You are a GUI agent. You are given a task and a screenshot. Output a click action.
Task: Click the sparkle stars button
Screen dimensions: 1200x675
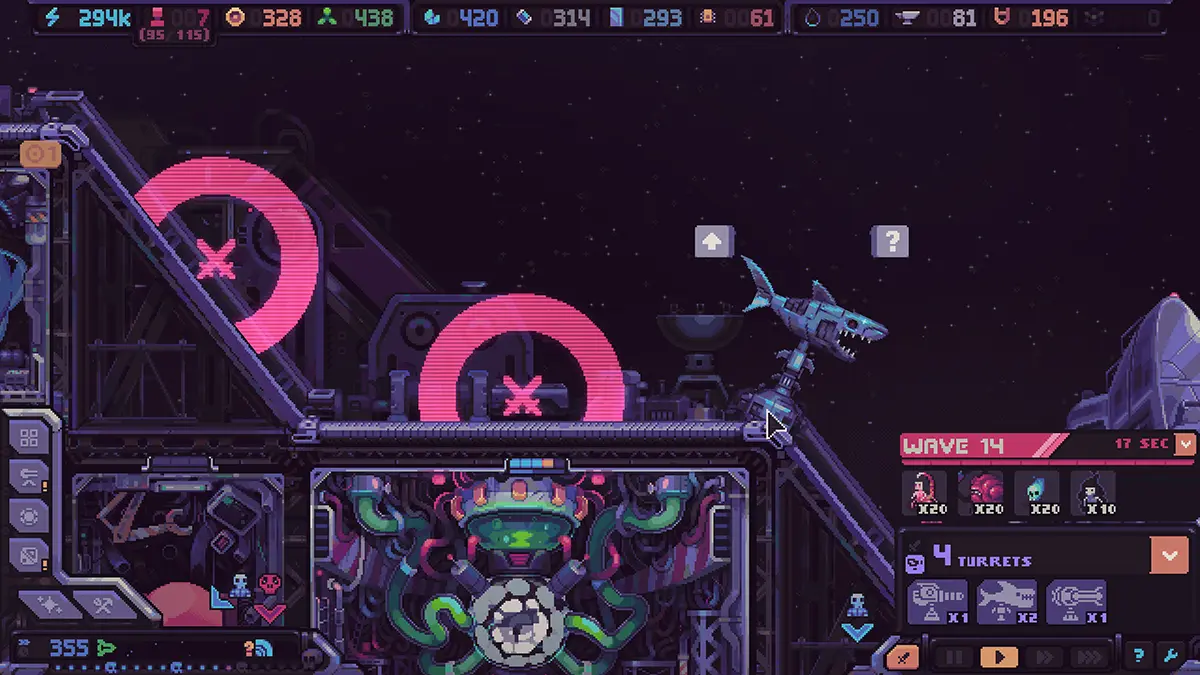47,604
